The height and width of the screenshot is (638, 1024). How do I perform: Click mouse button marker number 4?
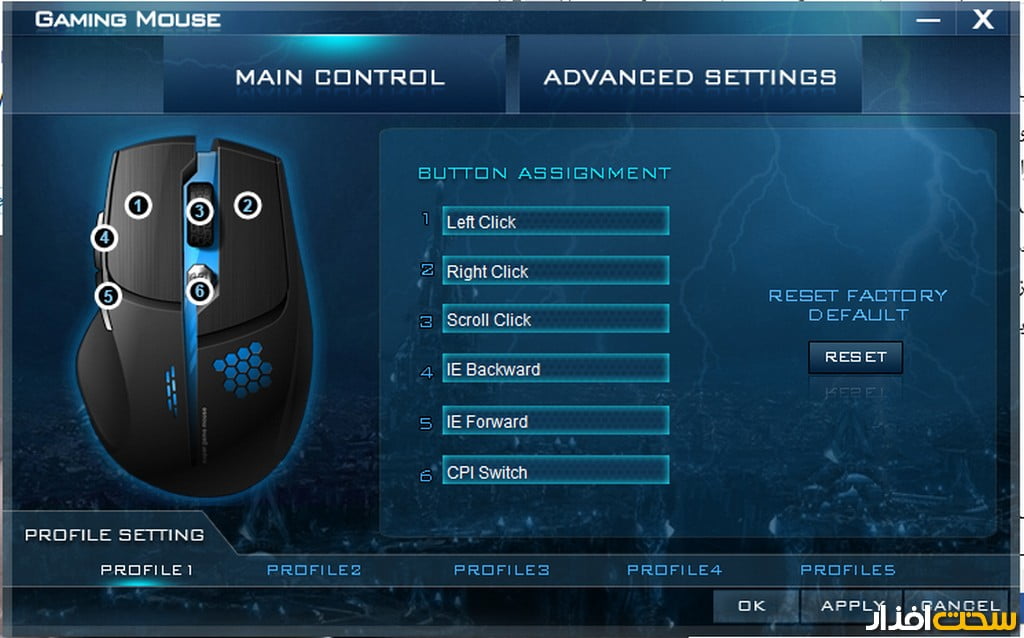(104, 238)
